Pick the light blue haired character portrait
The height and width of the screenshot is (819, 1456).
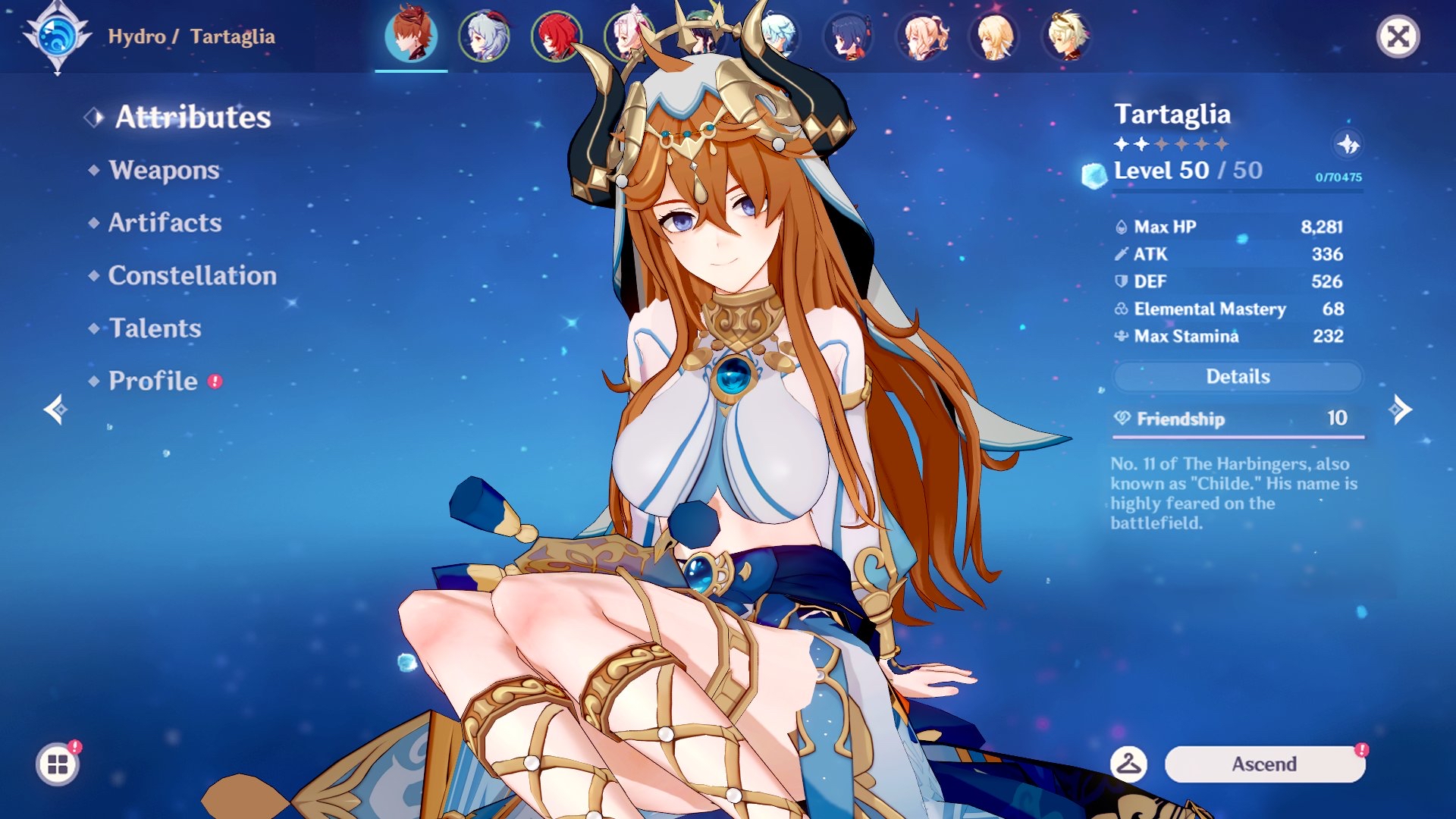click(778, 36)
